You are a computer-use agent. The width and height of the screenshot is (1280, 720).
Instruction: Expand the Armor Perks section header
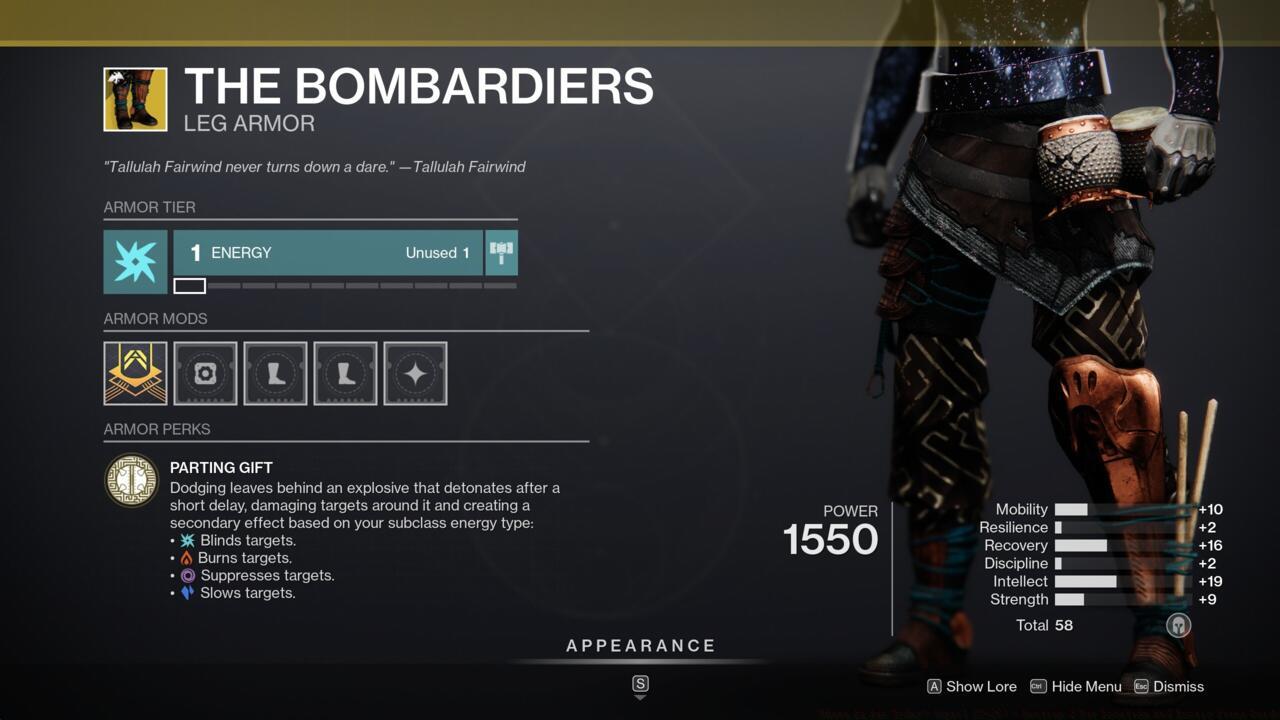[157, 429]
